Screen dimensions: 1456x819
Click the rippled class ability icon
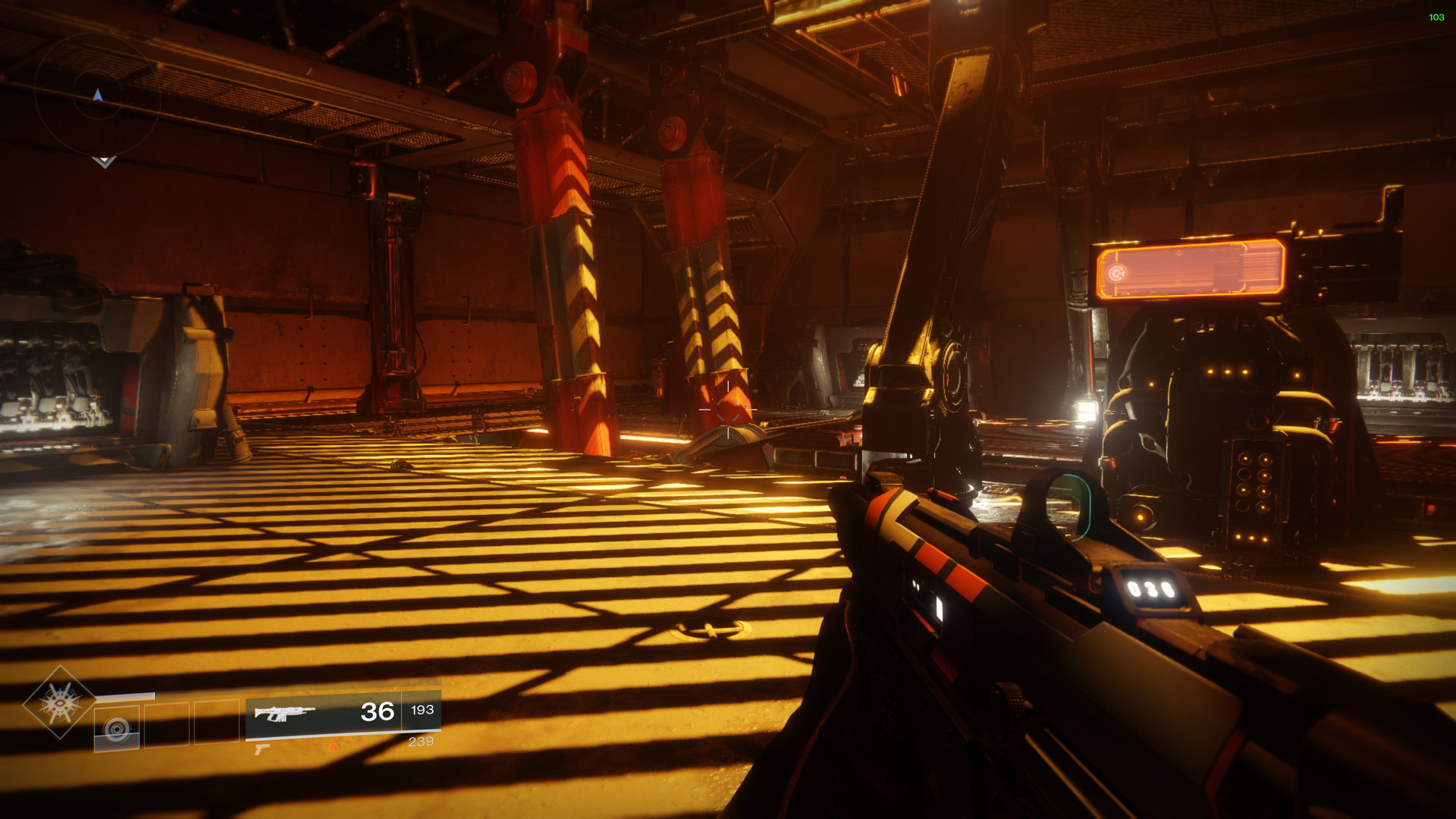coord(116,726)
